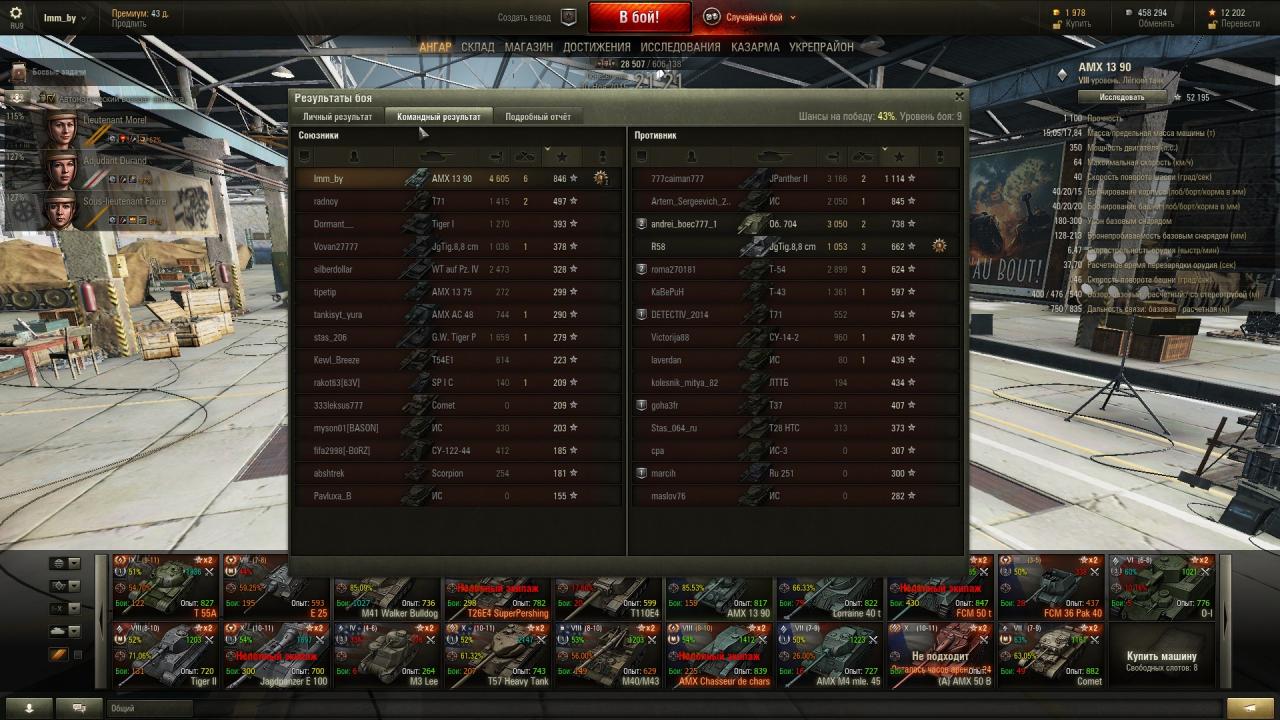This screenshot has height=720, width=1280.
Task: Open УКРЕПРАЙОН section
Action: pos(821,47)
